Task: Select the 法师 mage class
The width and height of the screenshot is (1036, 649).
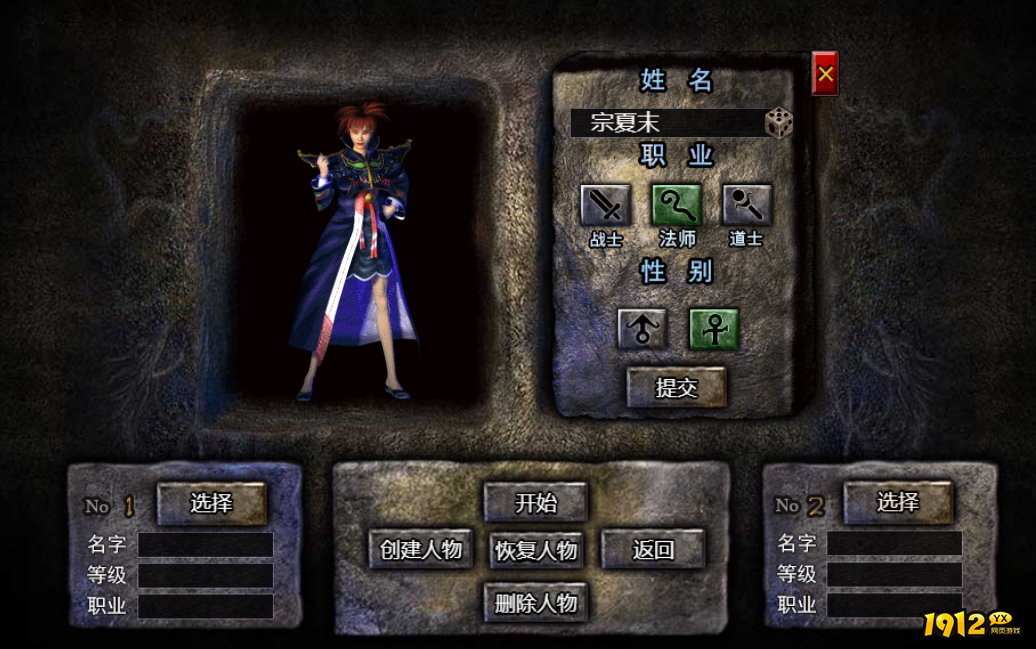Action: tap(677, 205)
